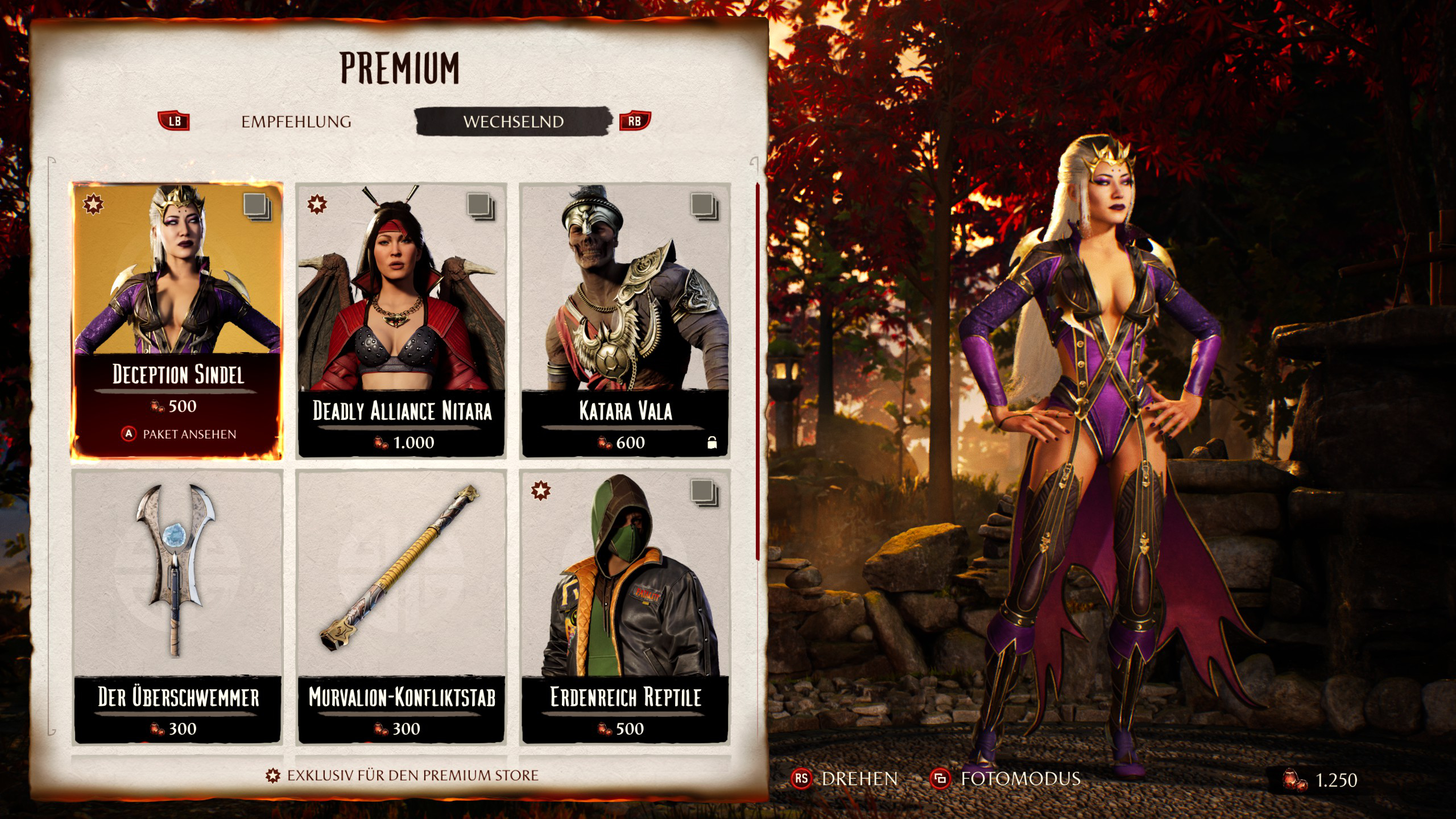Select the Wechselnd tab
The height and width of the screenshot is (819, 1456).
[x=513, y=122]
